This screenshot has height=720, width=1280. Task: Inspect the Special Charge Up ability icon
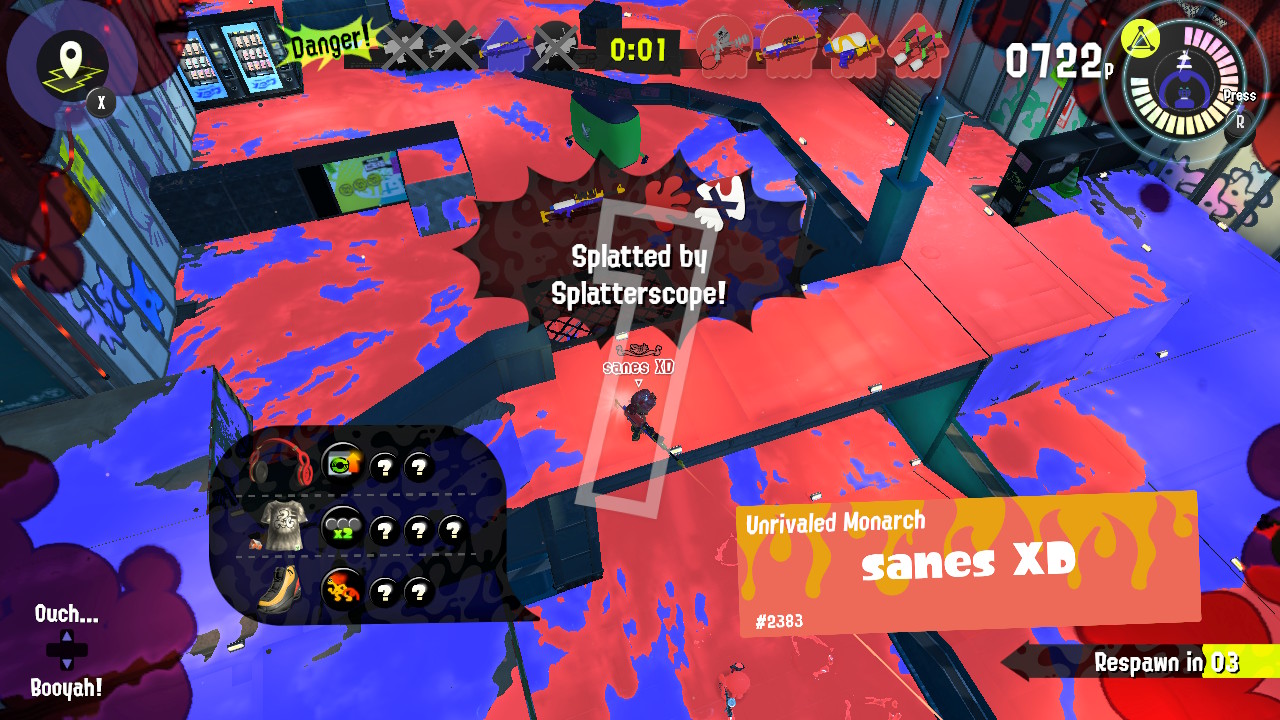343,464
